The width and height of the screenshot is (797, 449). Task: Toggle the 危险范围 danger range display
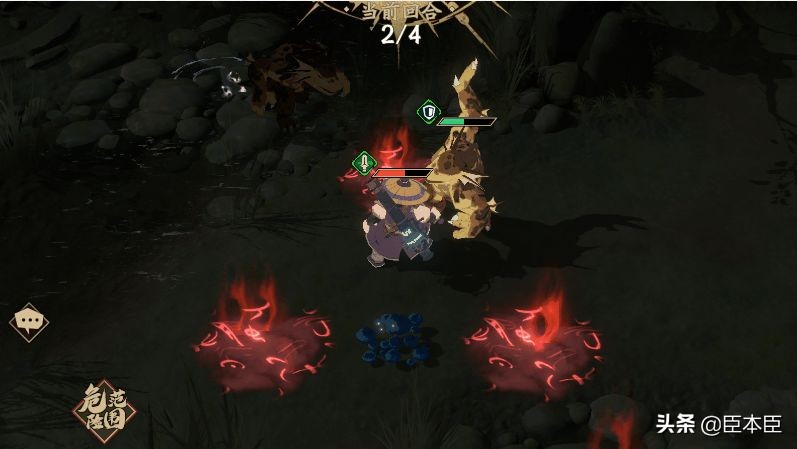click(x=102, y=408)
